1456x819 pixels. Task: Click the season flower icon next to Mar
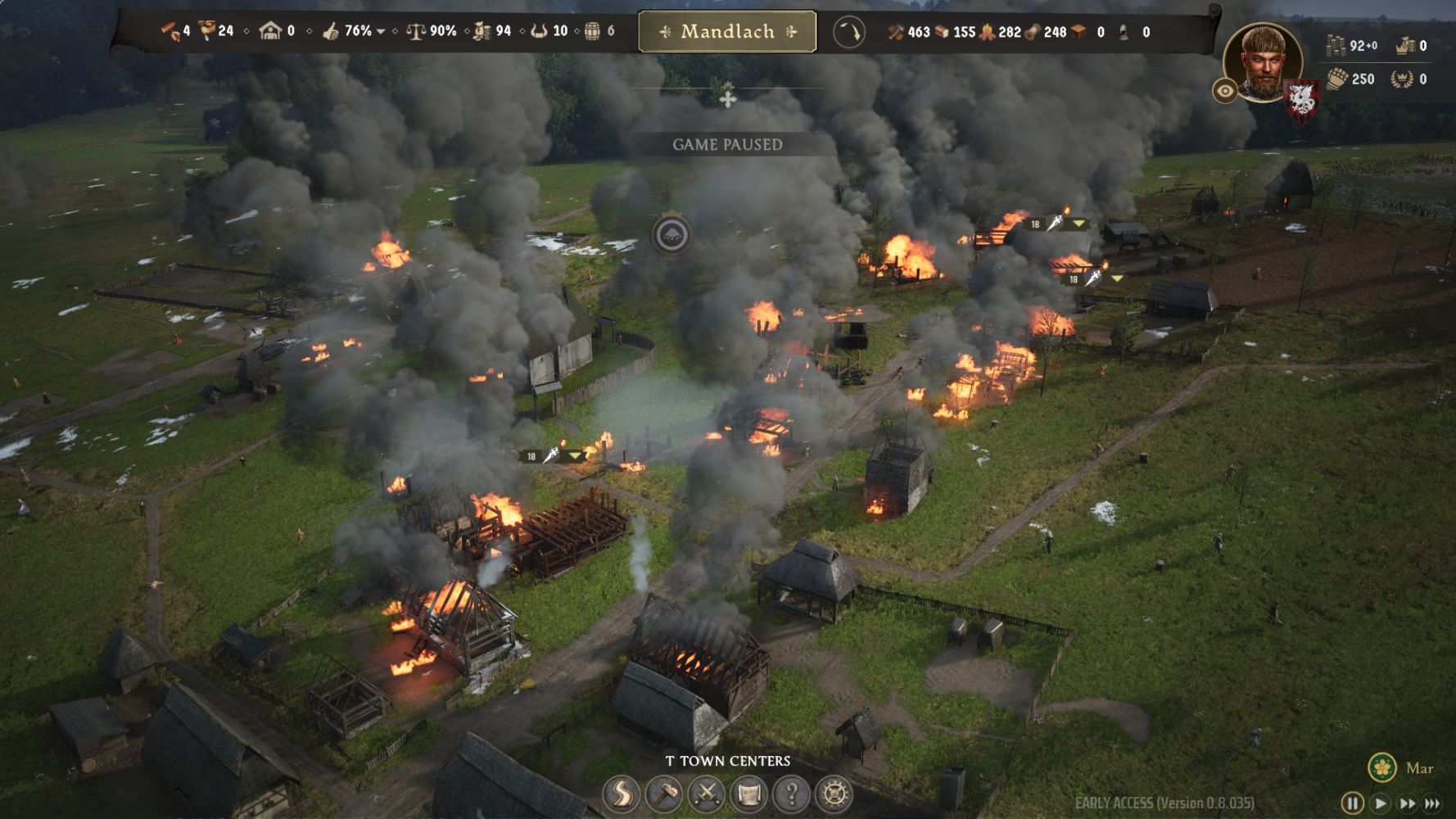pos(1382,767)
